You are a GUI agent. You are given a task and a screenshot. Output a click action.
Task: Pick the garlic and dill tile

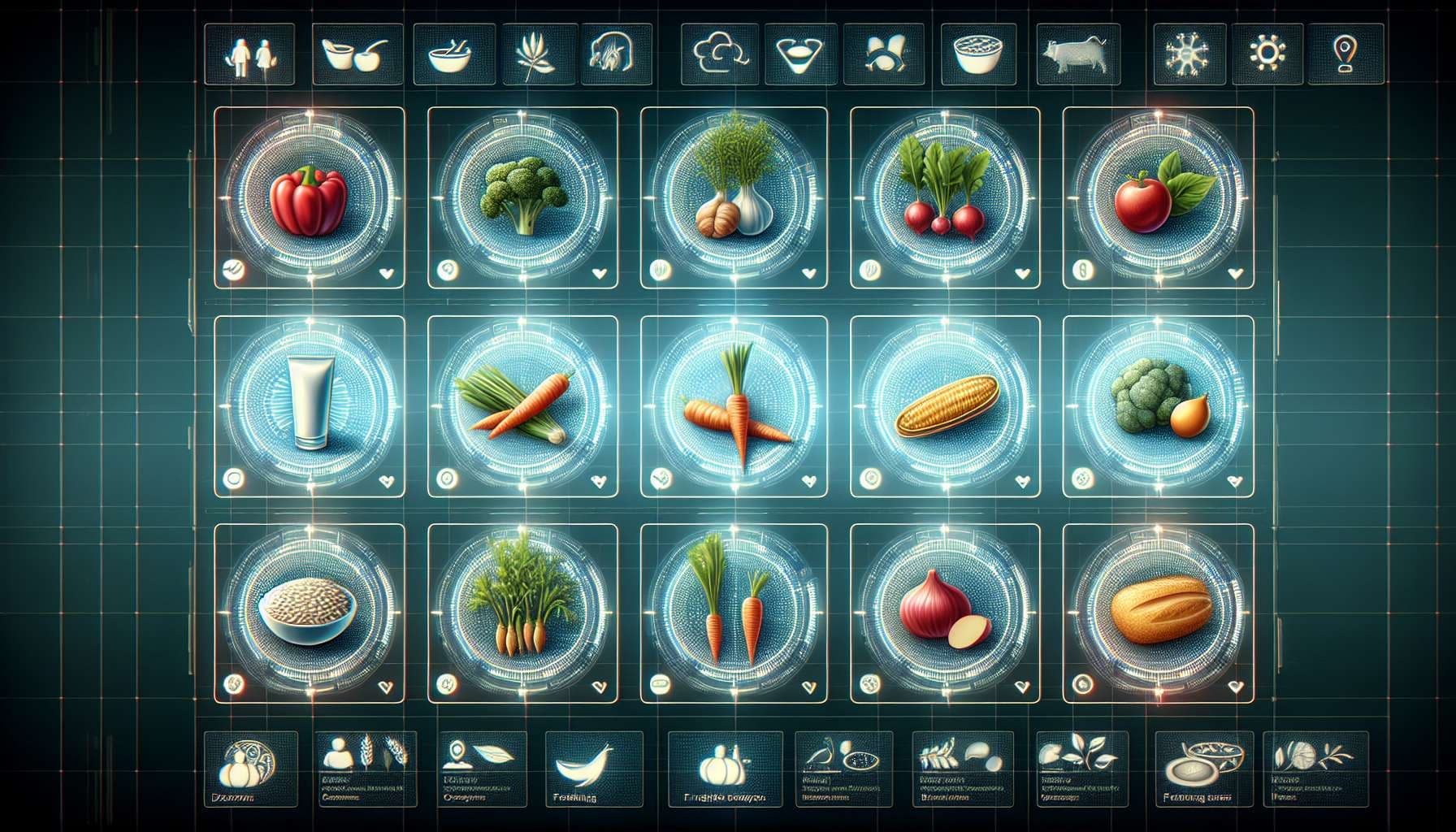coord(734,197)
